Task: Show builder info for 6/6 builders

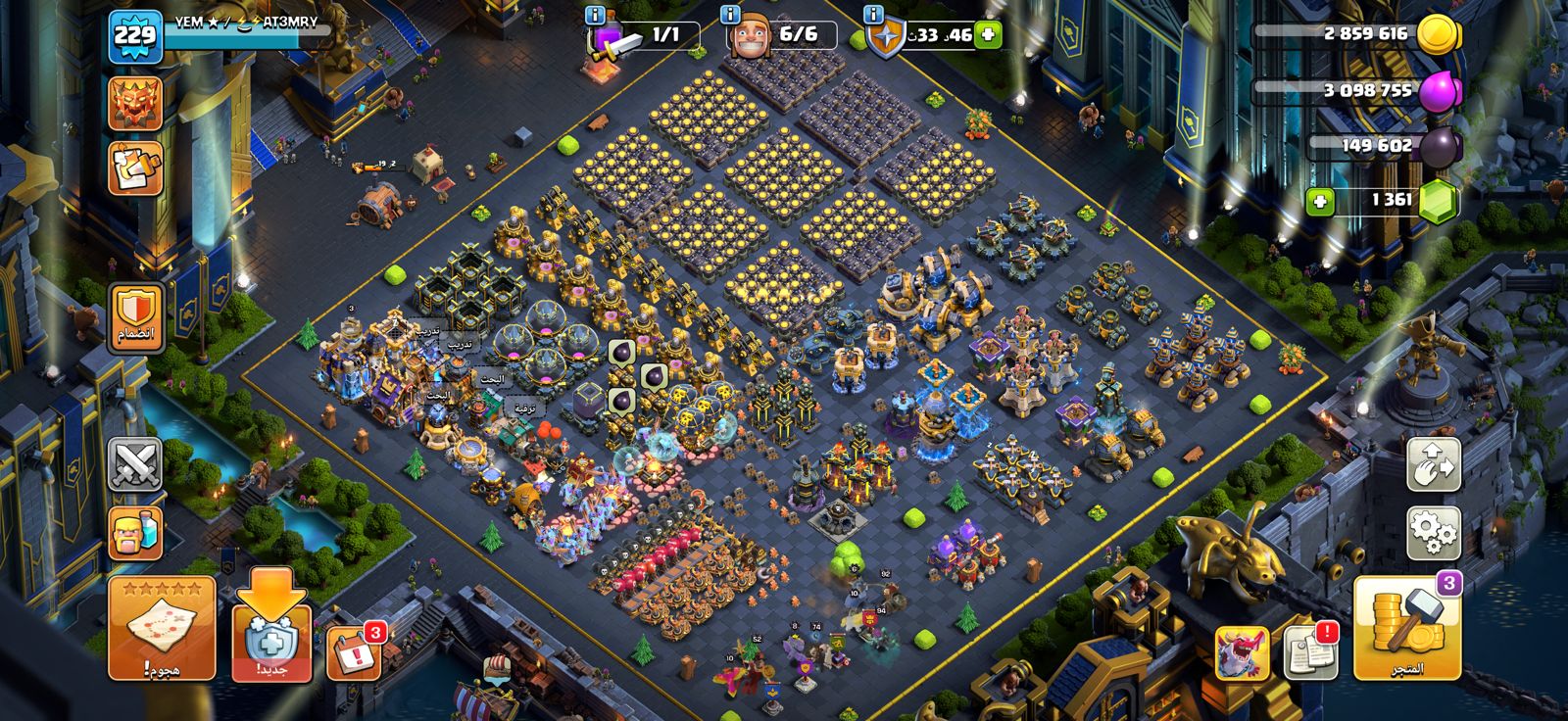Action: 730,15
